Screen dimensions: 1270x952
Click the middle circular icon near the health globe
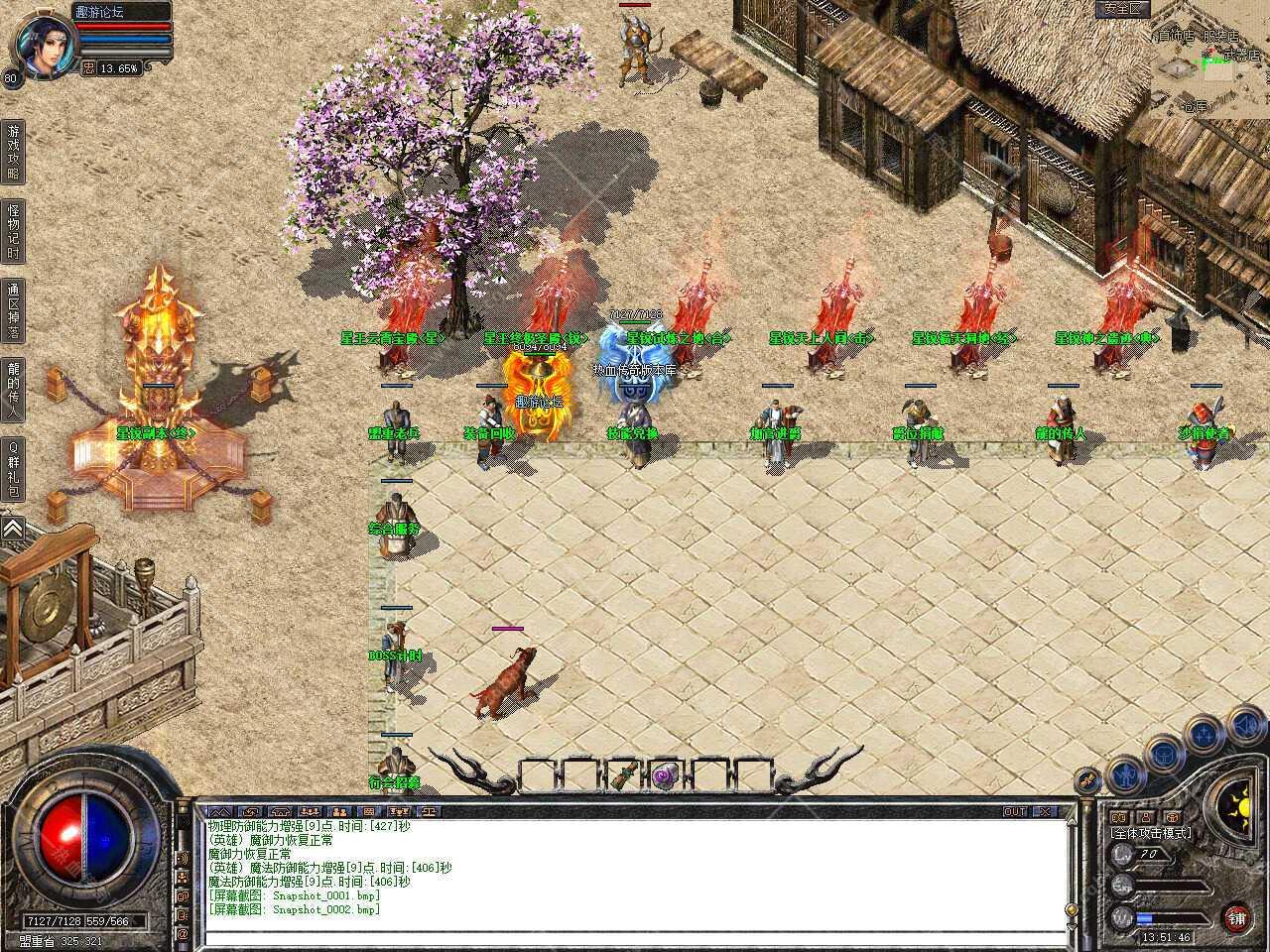(x=1163, y=756)
